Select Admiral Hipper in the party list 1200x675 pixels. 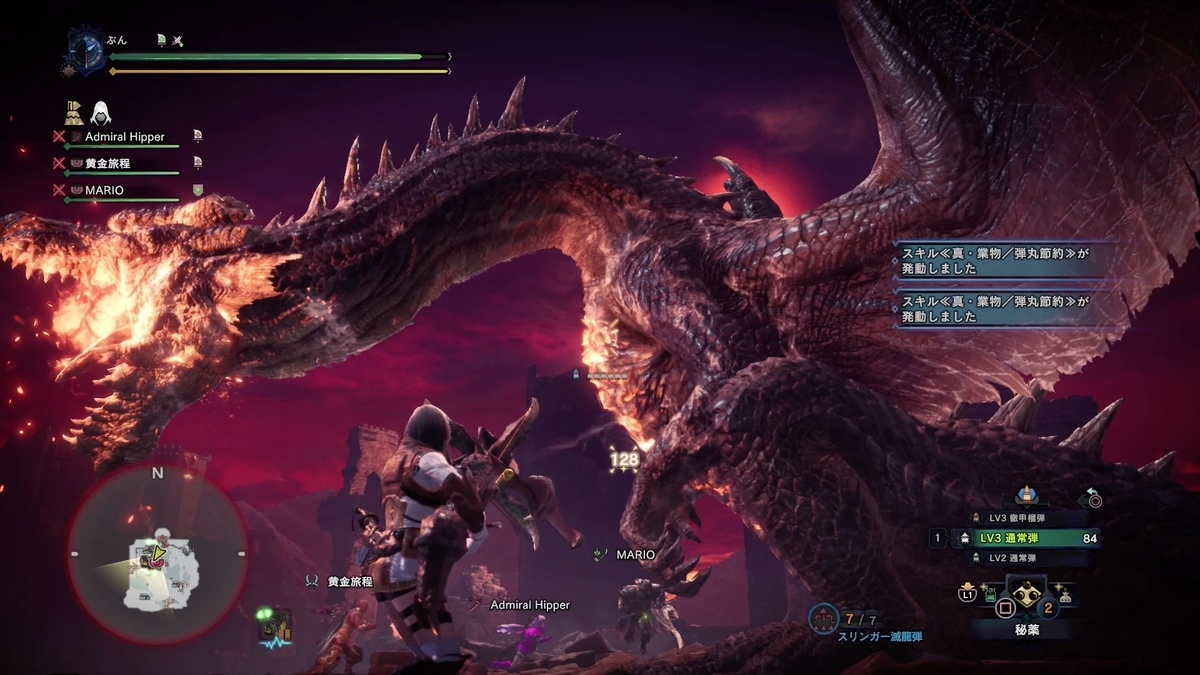coord(124,136)
